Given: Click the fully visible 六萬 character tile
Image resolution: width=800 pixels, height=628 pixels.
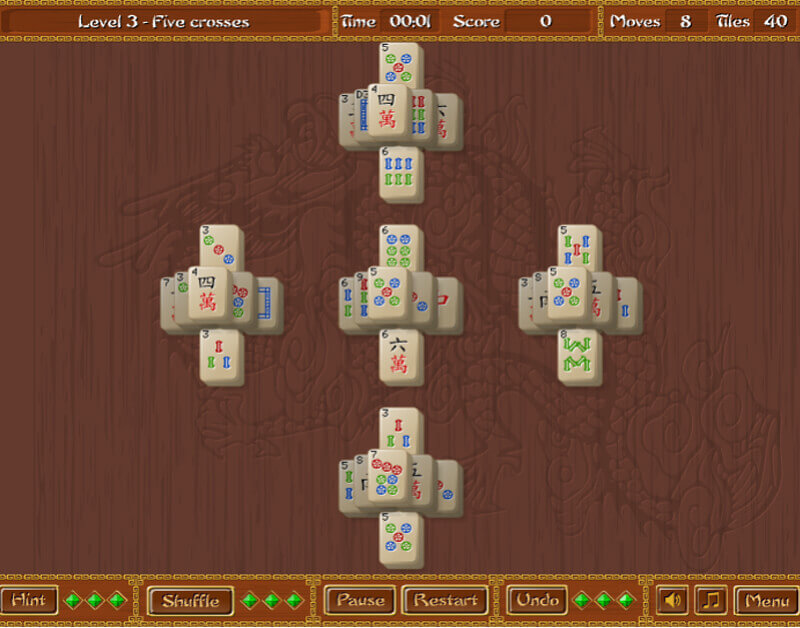Looking at the screenshot, I should pyautogui.click(x=400, y=357).
